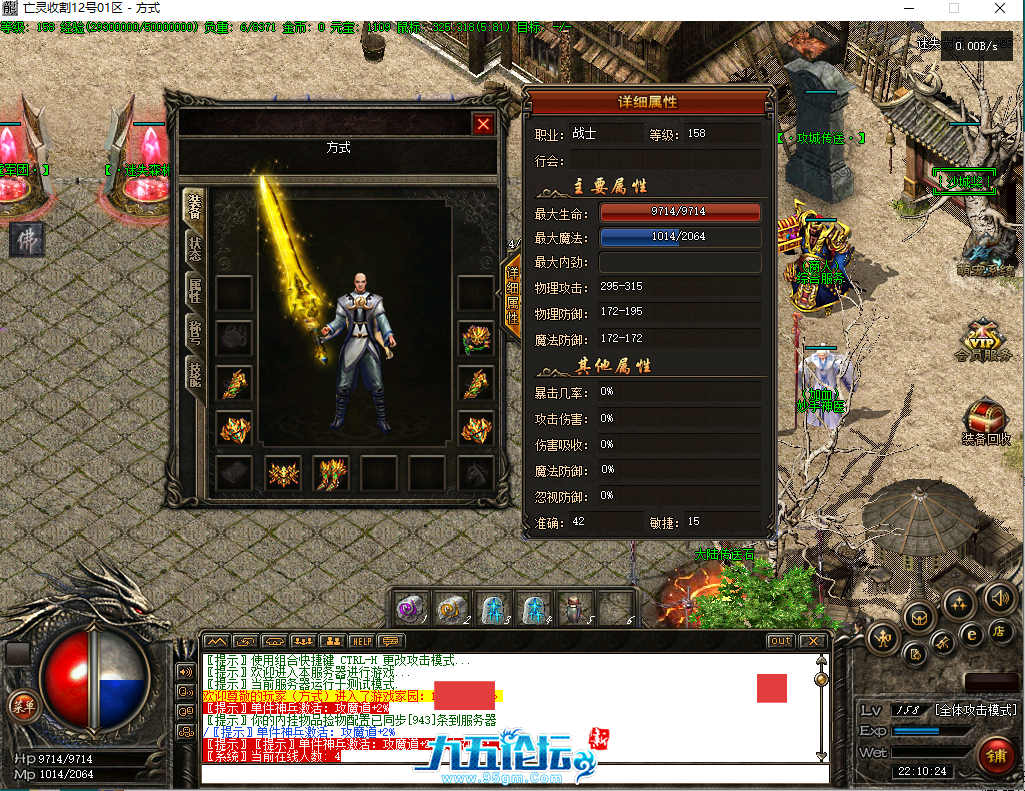Open the VIP 会员服务 icon
The height and width of the screenshot is (791, 1025).
click(x=983, y=337)
